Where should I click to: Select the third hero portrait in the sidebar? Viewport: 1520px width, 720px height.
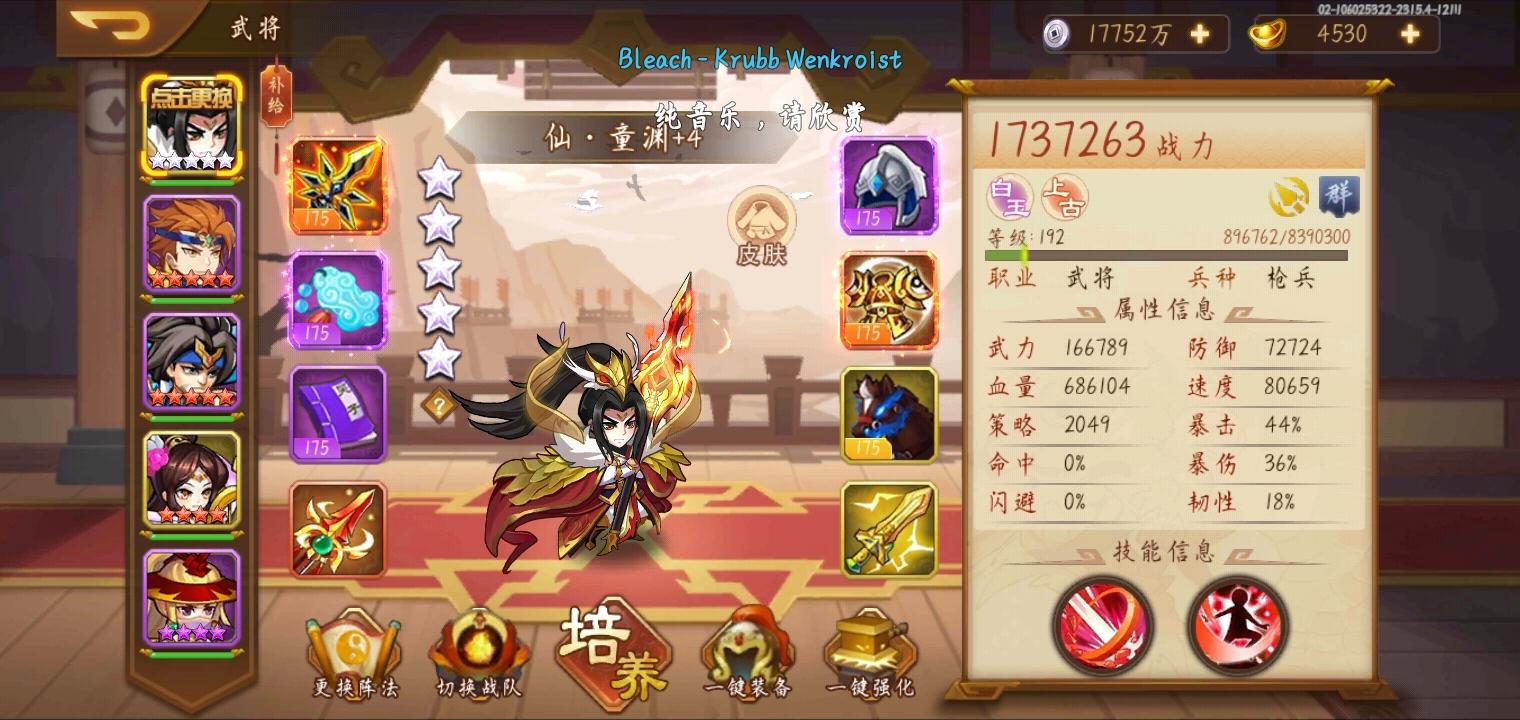click(192, 360)
